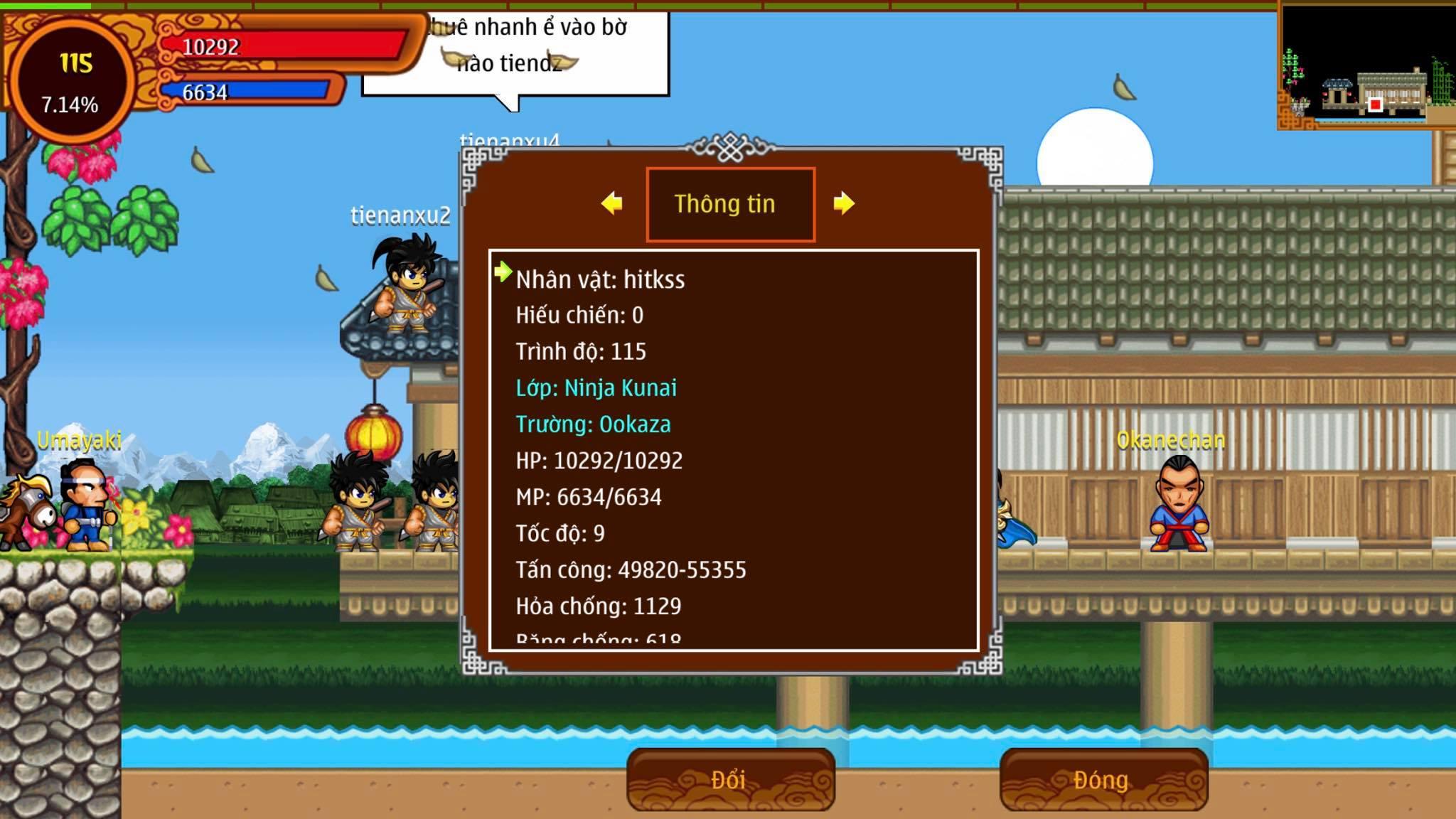Close the panel with Đóng
Viewport: 1456px width, 819px height.
[1103, 780]
